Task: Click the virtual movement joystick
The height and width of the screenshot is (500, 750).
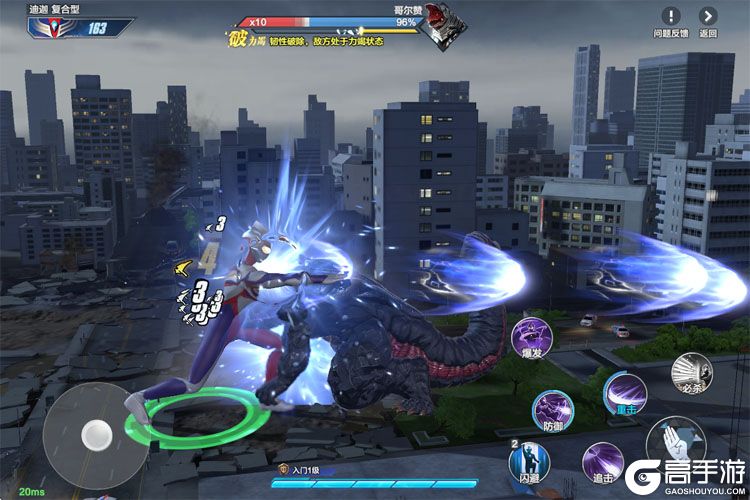Action: (x=96, y=432)
